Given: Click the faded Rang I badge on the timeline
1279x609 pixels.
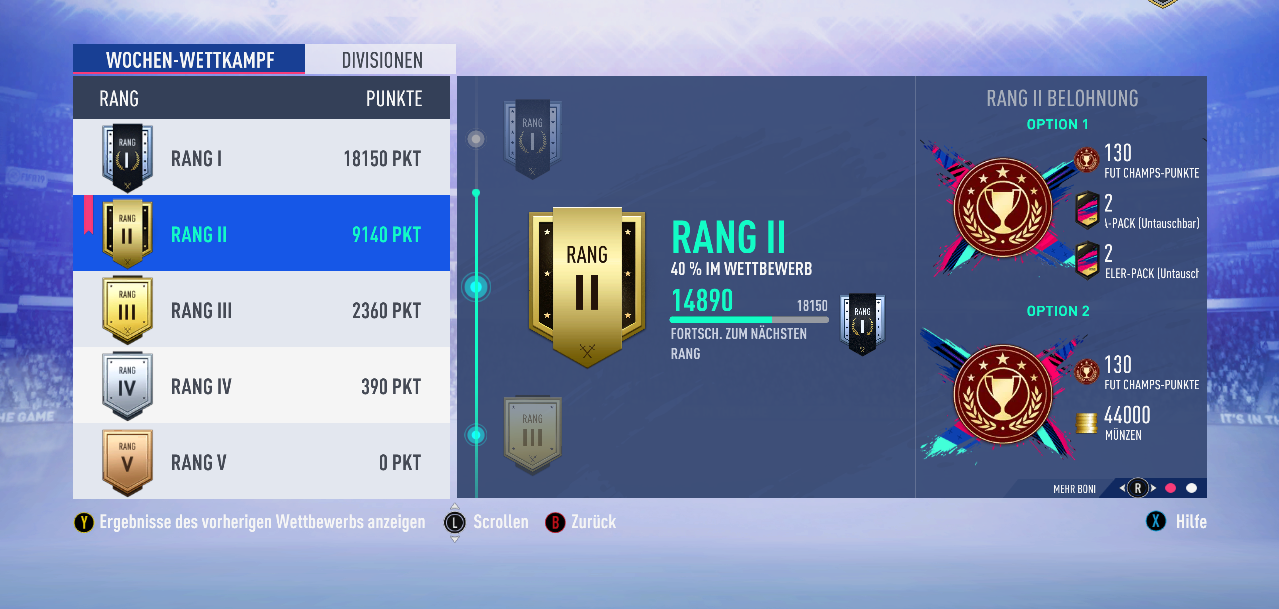Looking at the screenshot, I should [x=532, y=138].
